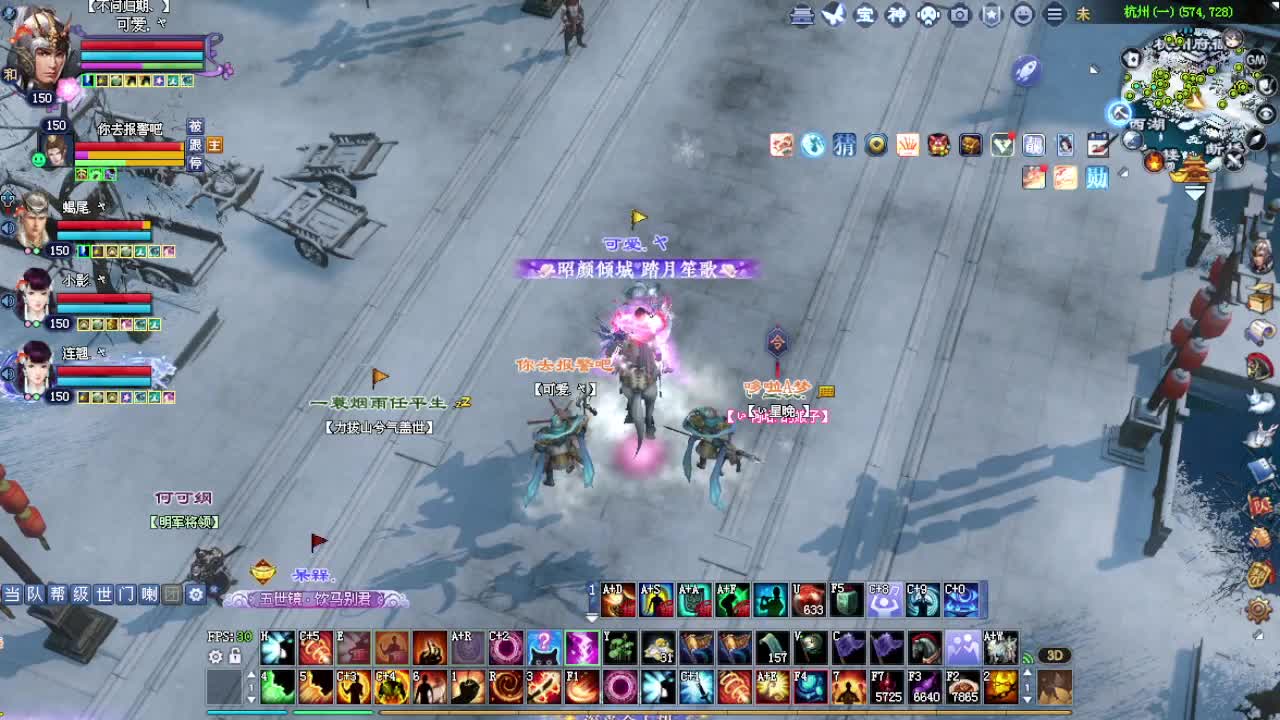Click the 未 label in the top bar
1280x720 pixels.
(x=1085, y=15)
